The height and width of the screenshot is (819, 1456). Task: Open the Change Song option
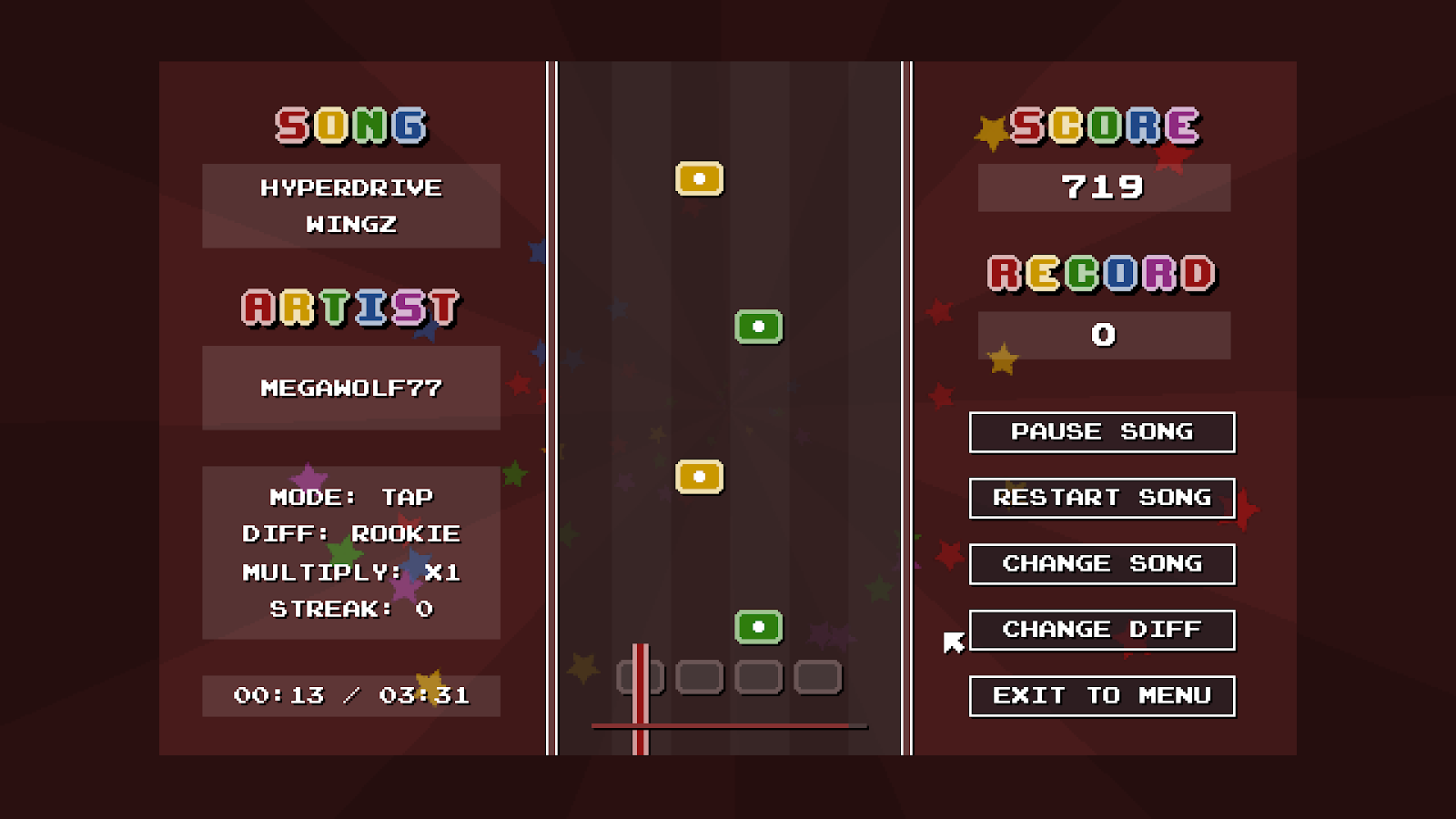[x=1102, y=563]
